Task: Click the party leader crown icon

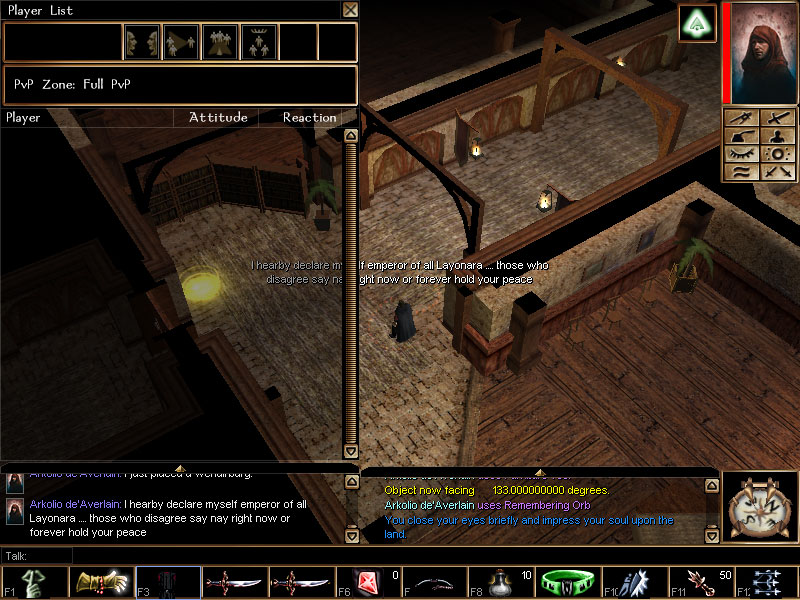Action: pos(260,42)
